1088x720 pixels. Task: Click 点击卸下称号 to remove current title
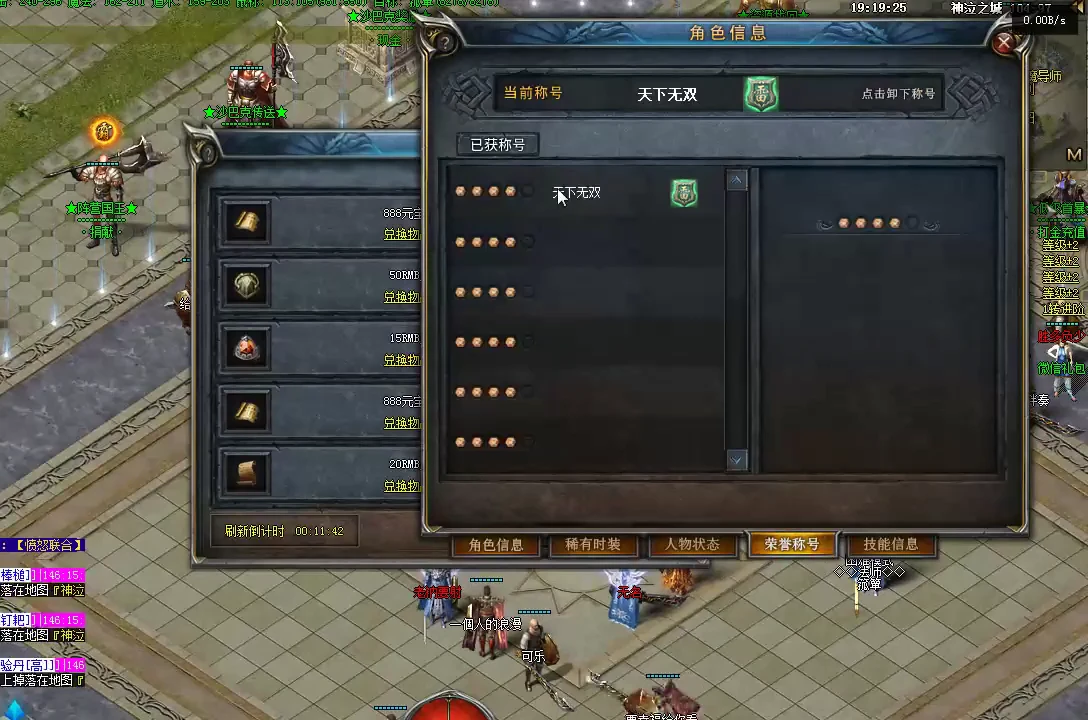coord(898,94)
